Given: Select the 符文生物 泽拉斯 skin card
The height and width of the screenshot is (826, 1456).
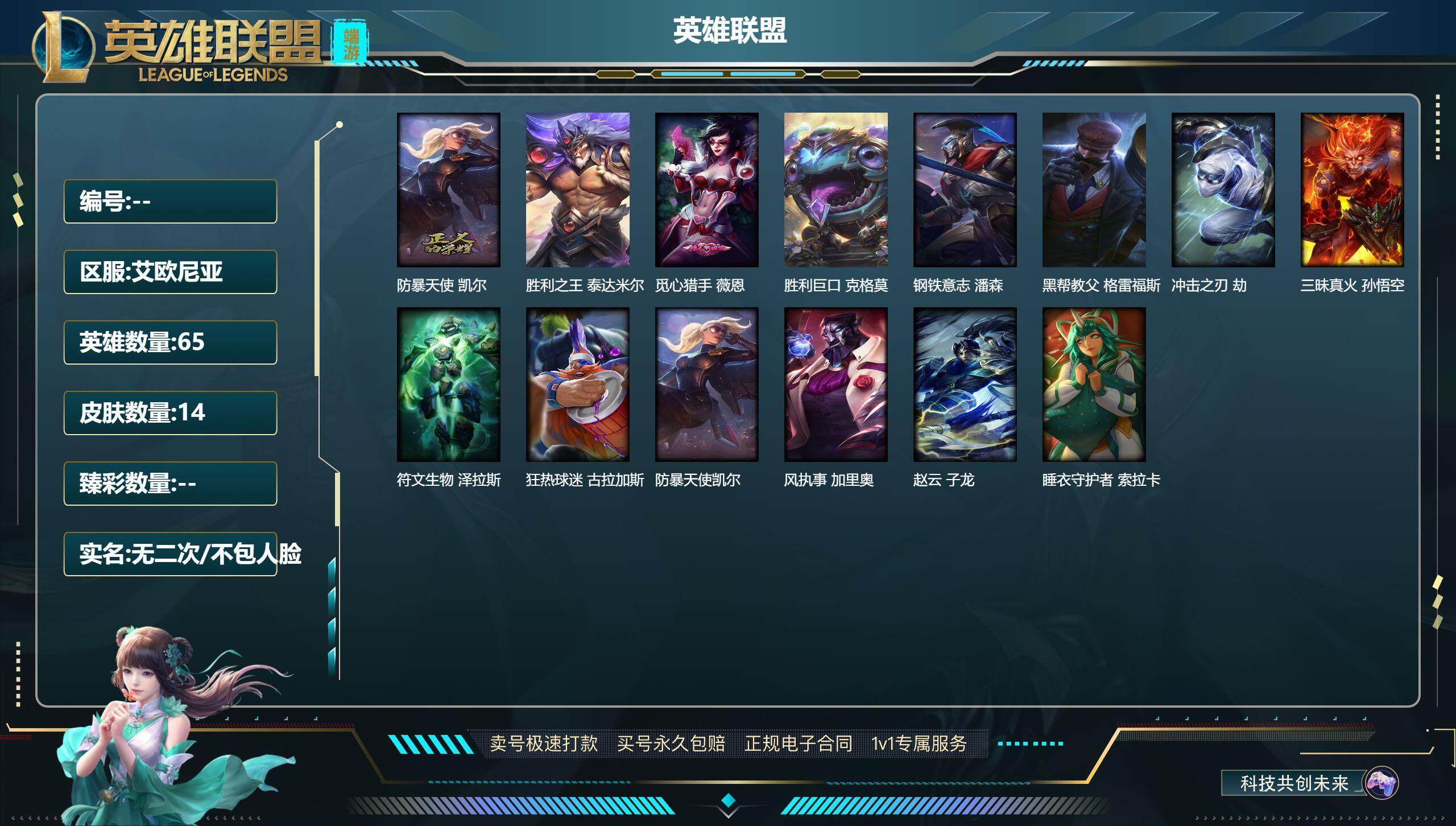Looking at the screenshot, I should [x=448, y=385].
